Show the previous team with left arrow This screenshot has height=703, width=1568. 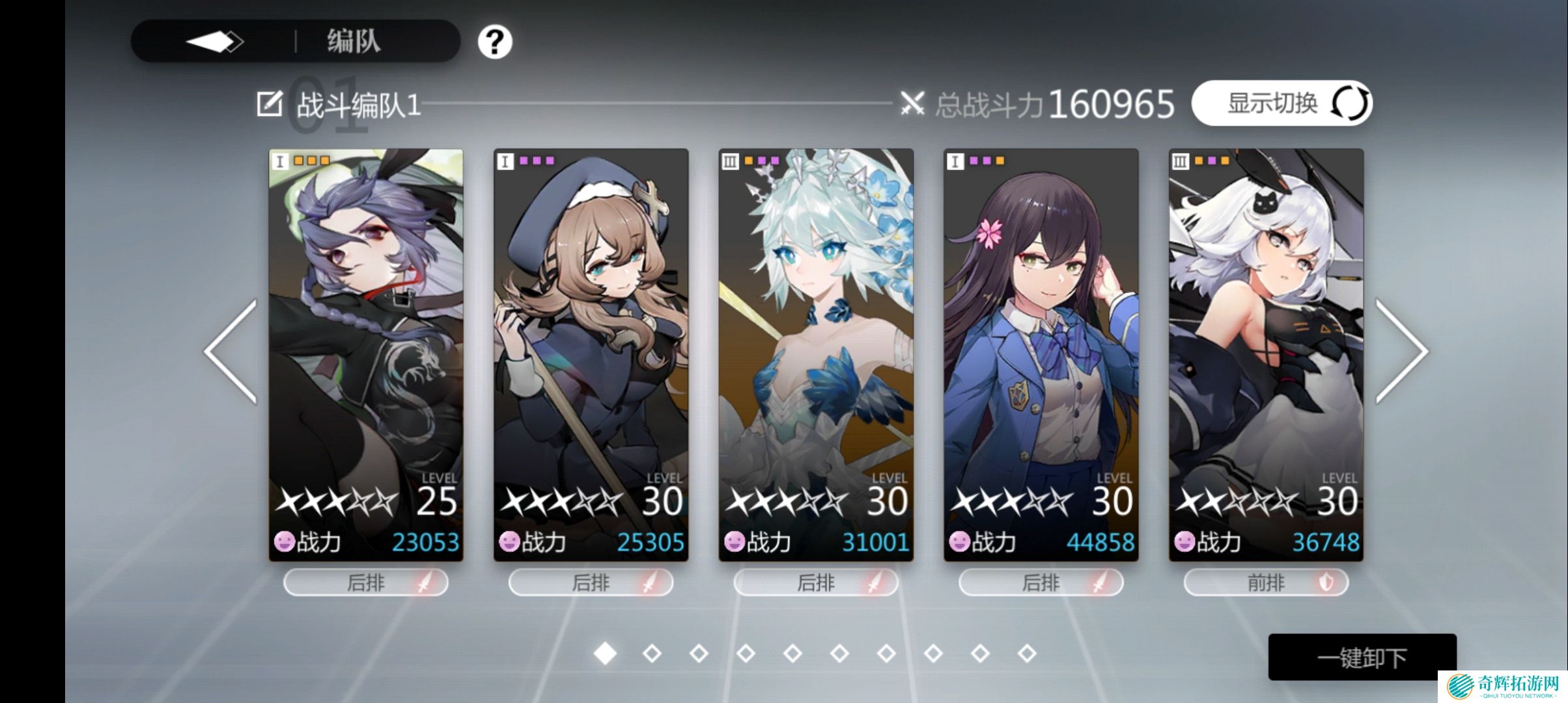(231, 351)
